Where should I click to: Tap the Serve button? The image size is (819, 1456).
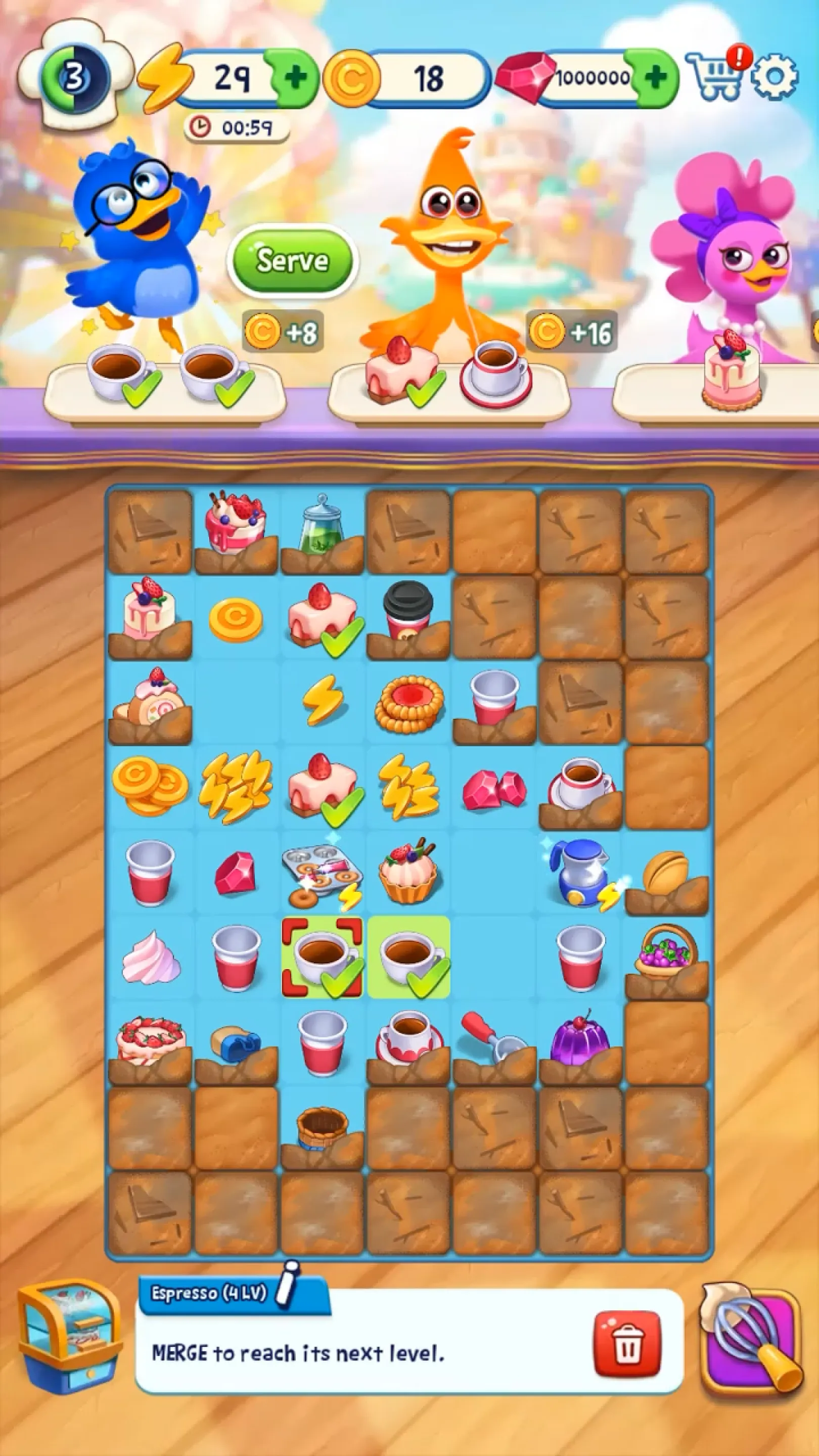click(294, 260)
